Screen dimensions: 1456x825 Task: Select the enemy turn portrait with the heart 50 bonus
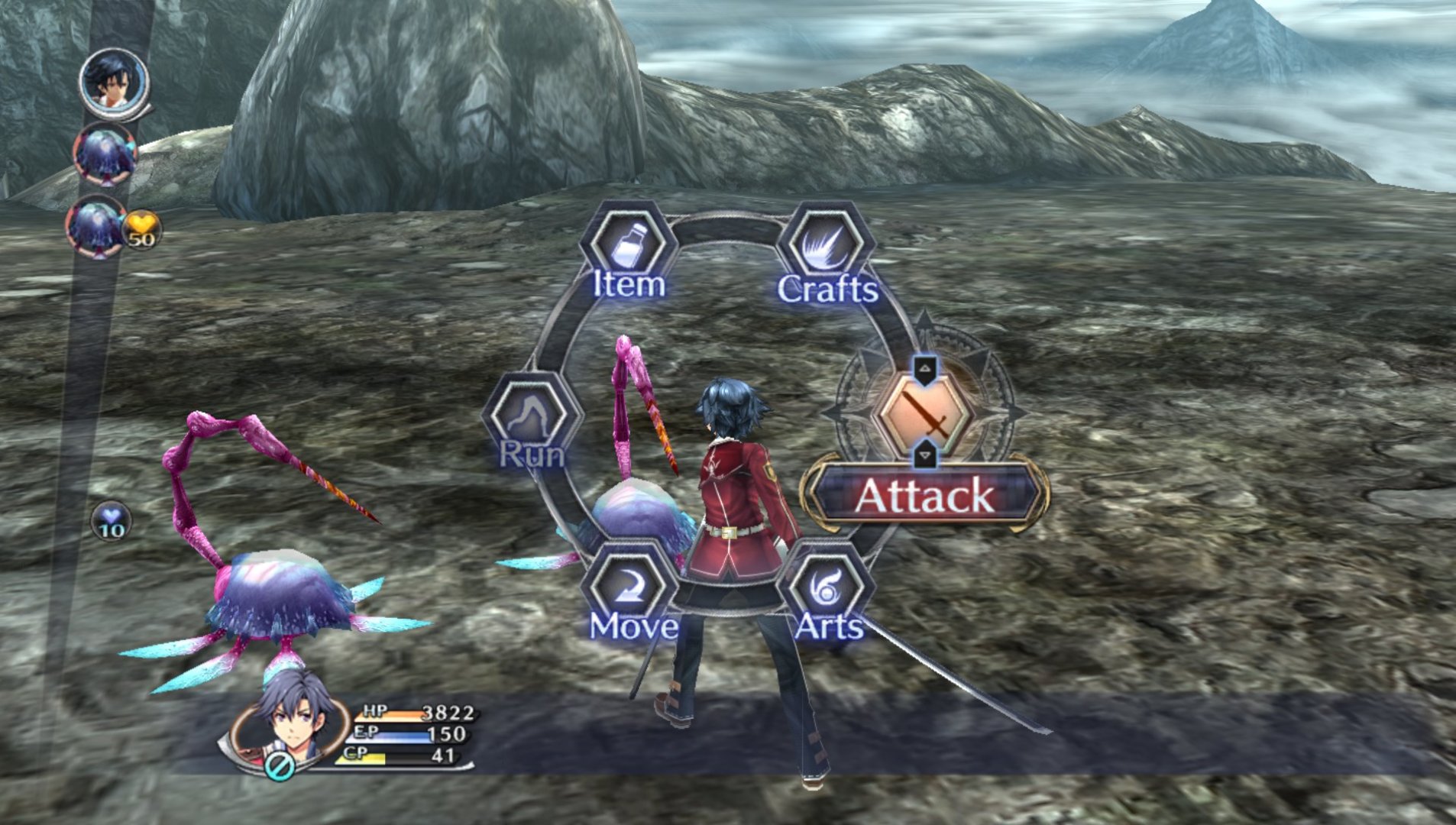click(98, 225)
